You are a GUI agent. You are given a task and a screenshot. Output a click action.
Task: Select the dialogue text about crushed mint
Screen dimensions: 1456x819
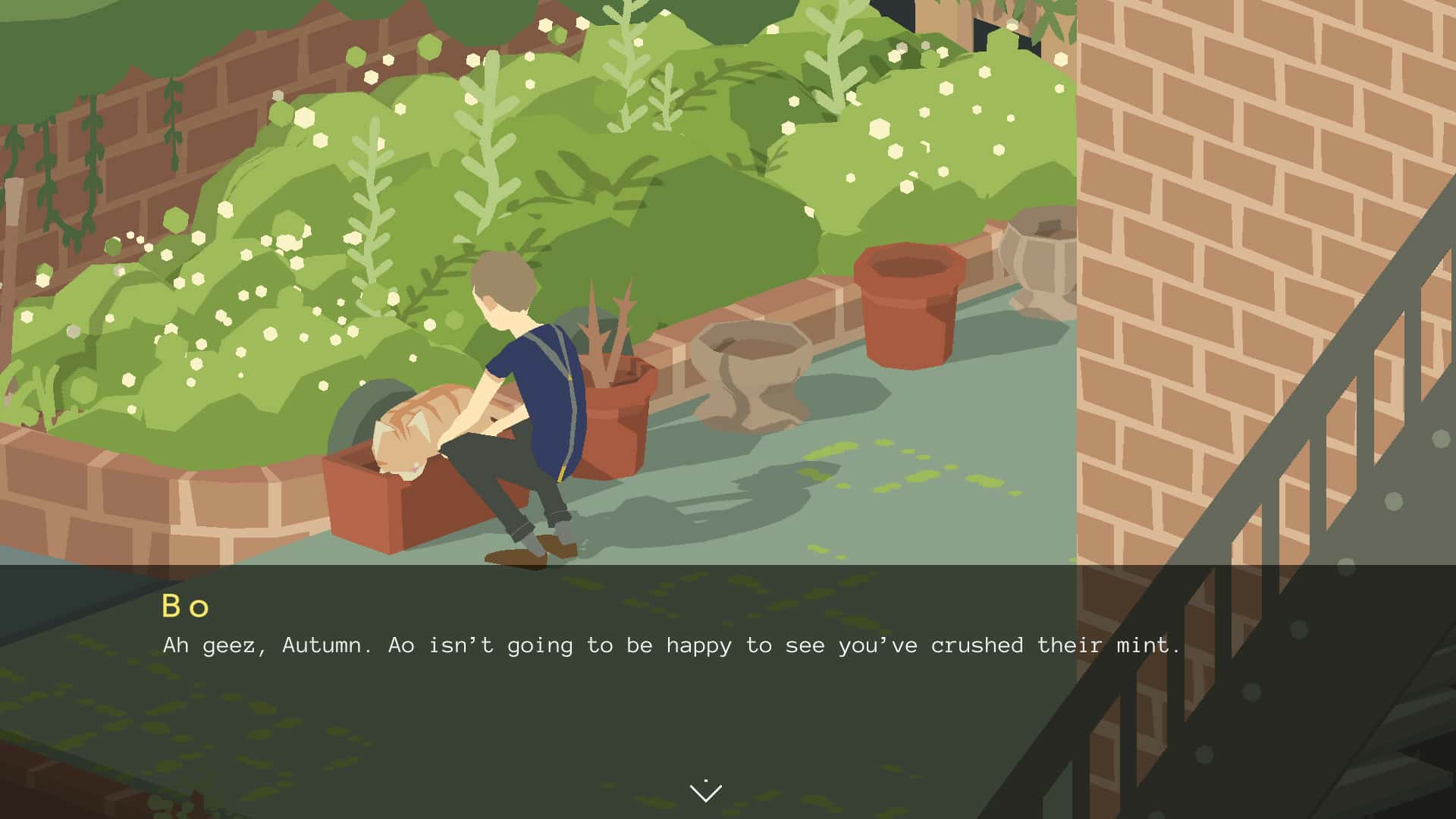[x=667, y=645]
